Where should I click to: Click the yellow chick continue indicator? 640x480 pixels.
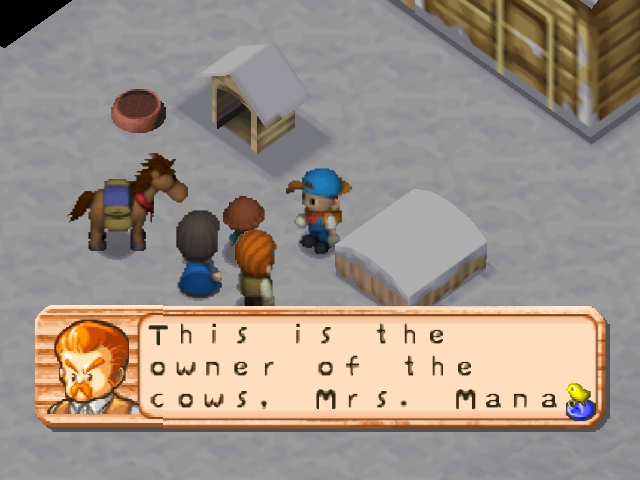pos(577,398)
